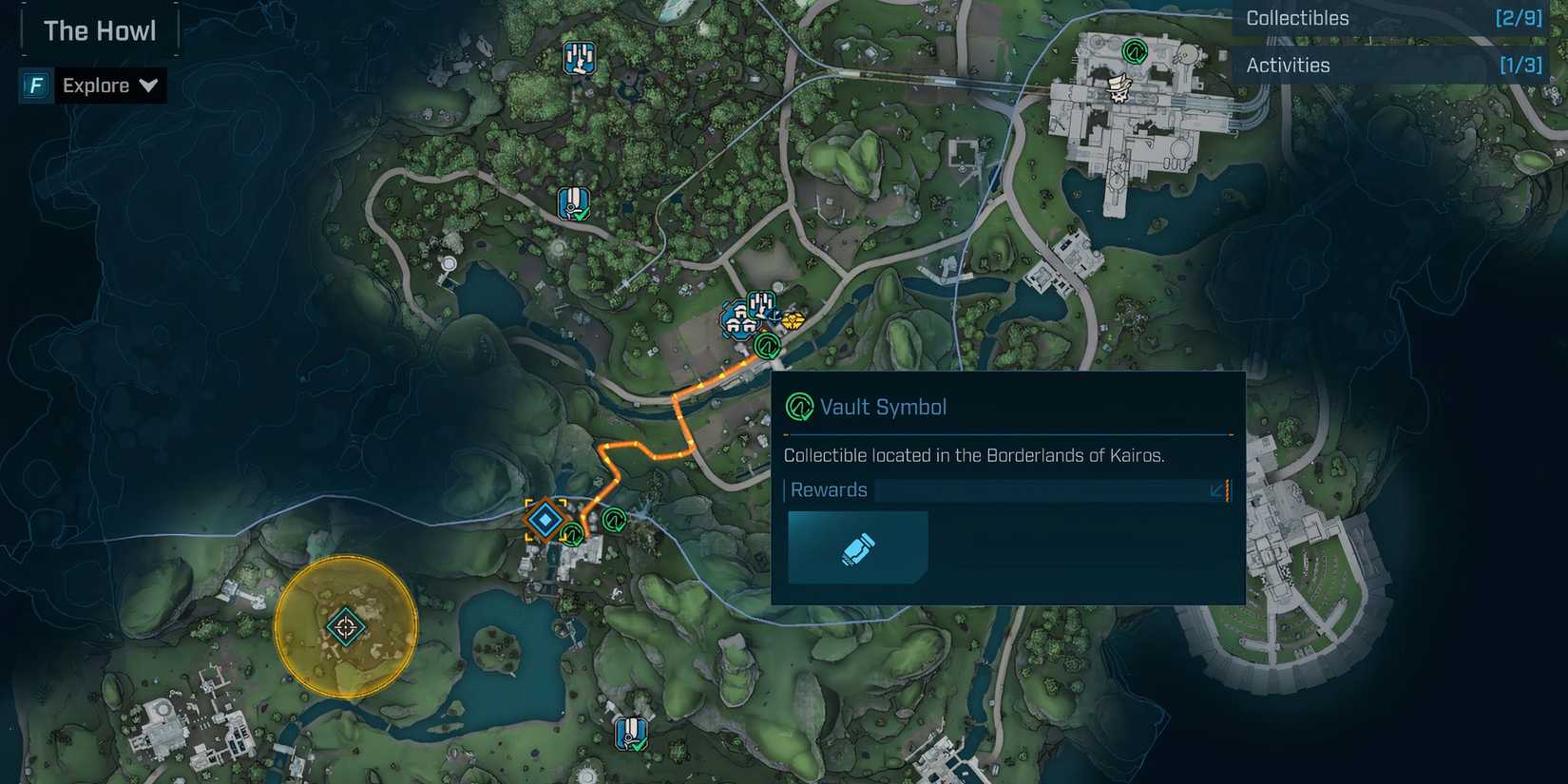Click The Howl region title
The height and width of the screenshot is (784, 1568).
click(x=99, y=29)
